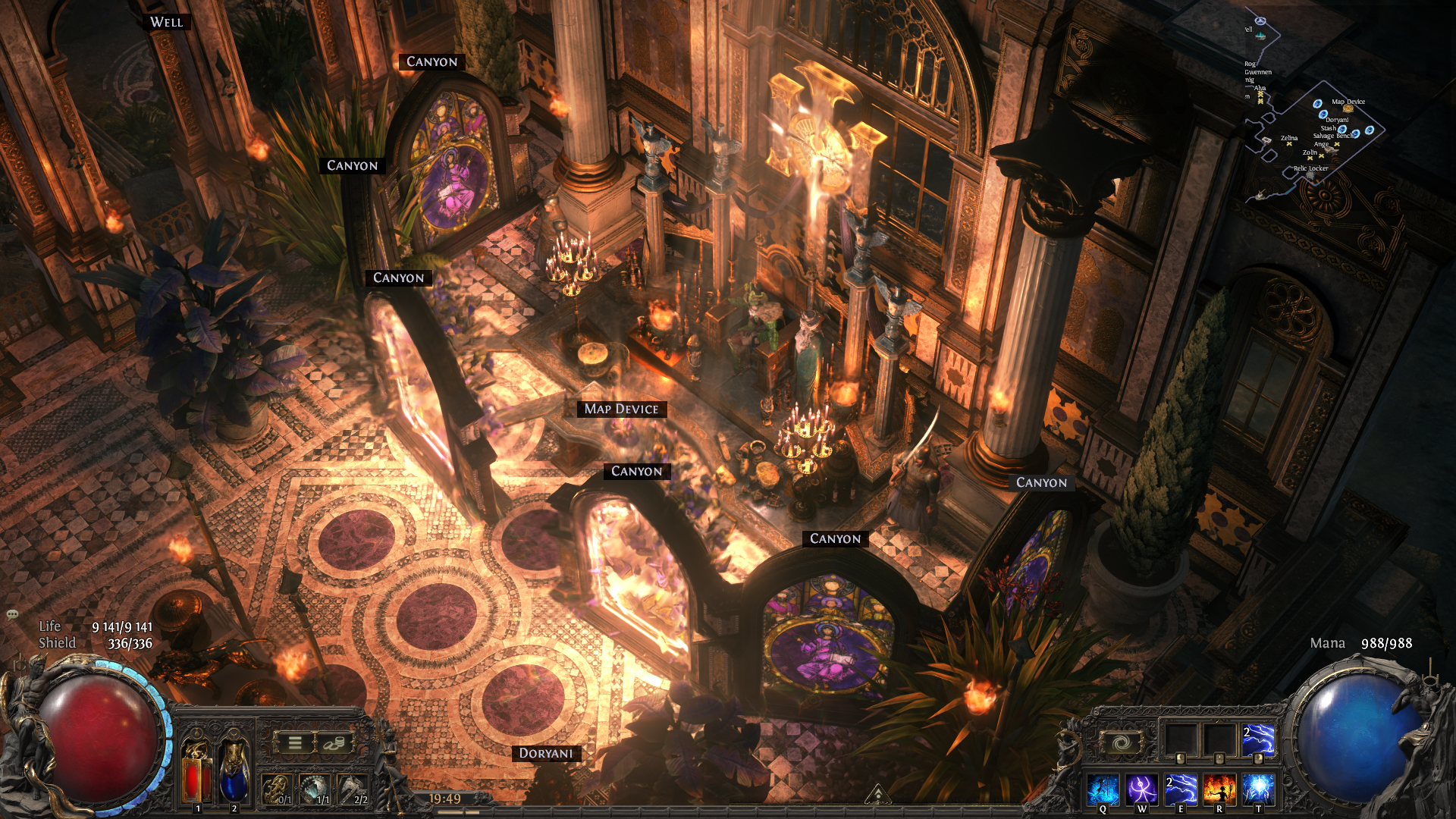1456x819 pixels.
Task: Select the lightning skill in the mouse-button row
Action: [x=1258, y=740]
